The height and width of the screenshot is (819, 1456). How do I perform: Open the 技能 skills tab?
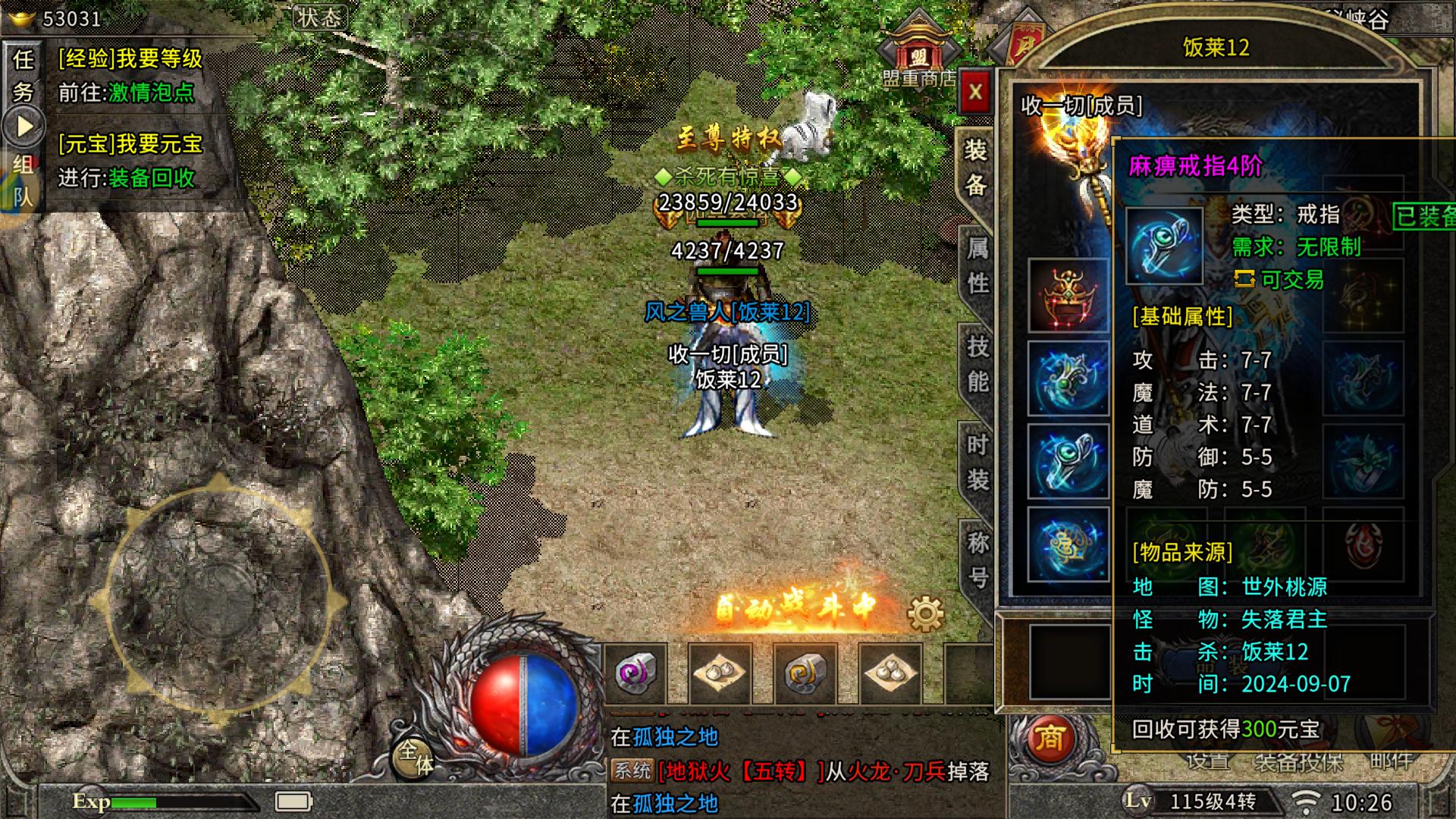pyautogui.click(x=977, y=364)
